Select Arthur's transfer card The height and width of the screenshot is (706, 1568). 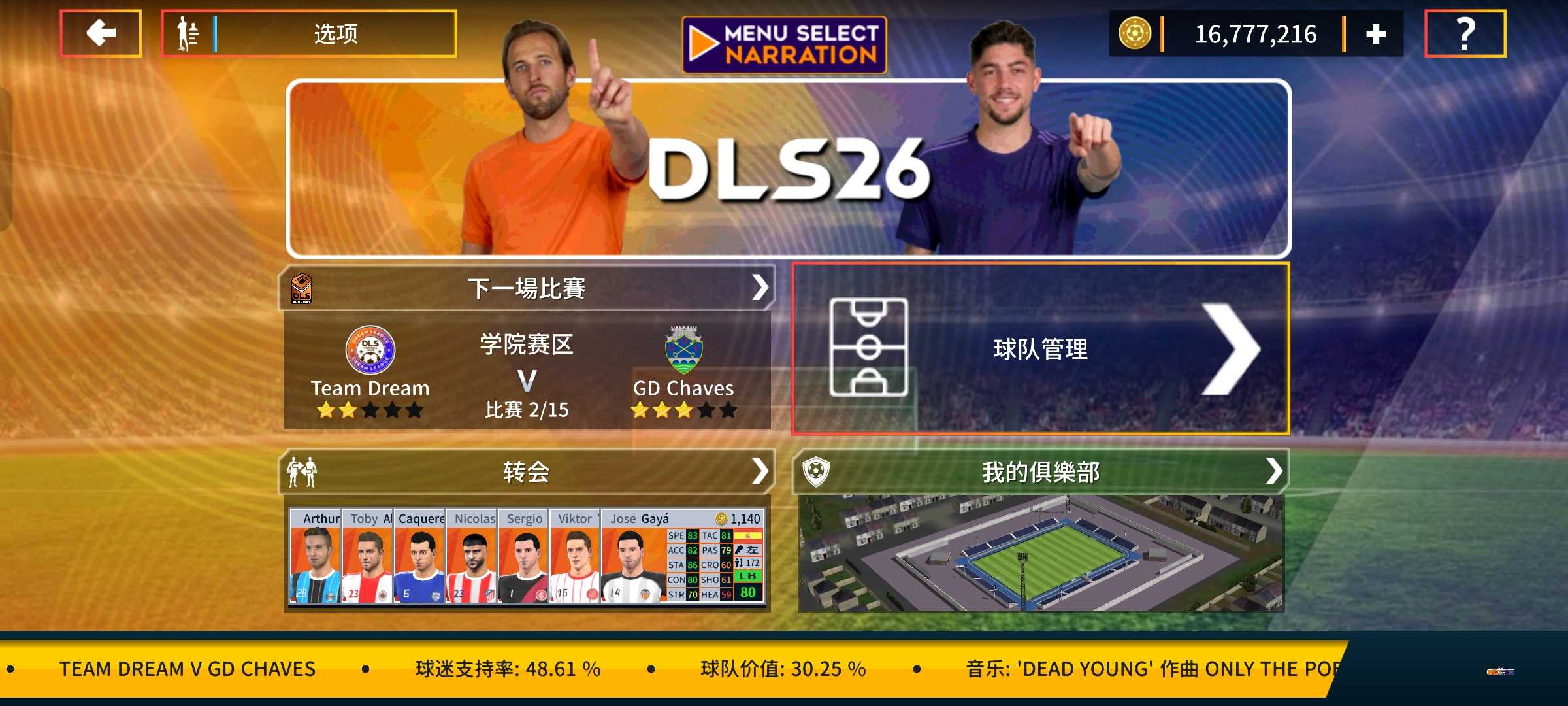(315, 556)
